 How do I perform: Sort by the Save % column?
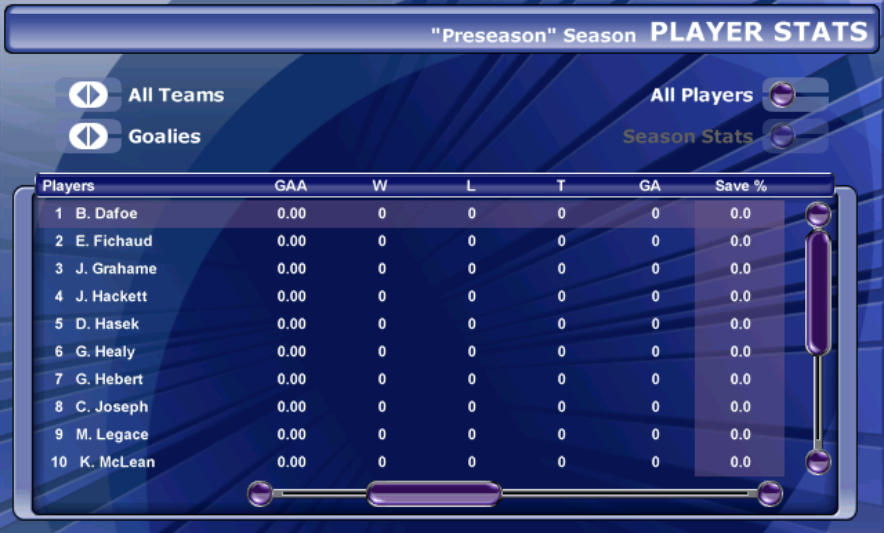pyautogui.click(x=740, y=186)
